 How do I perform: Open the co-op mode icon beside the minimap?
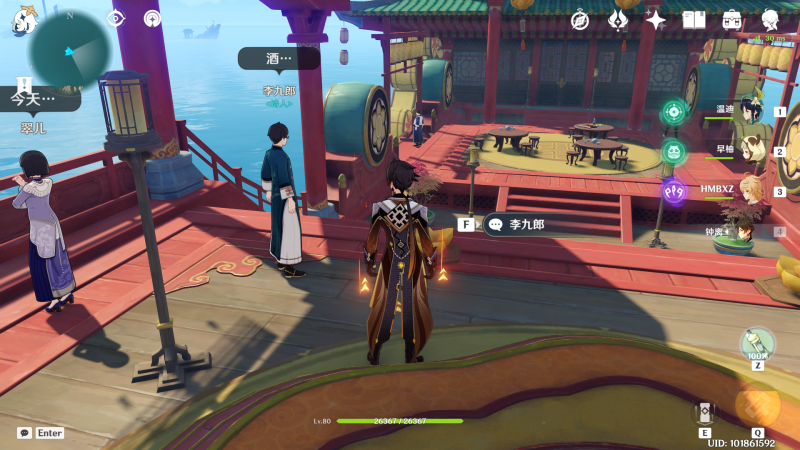point(152,18)
